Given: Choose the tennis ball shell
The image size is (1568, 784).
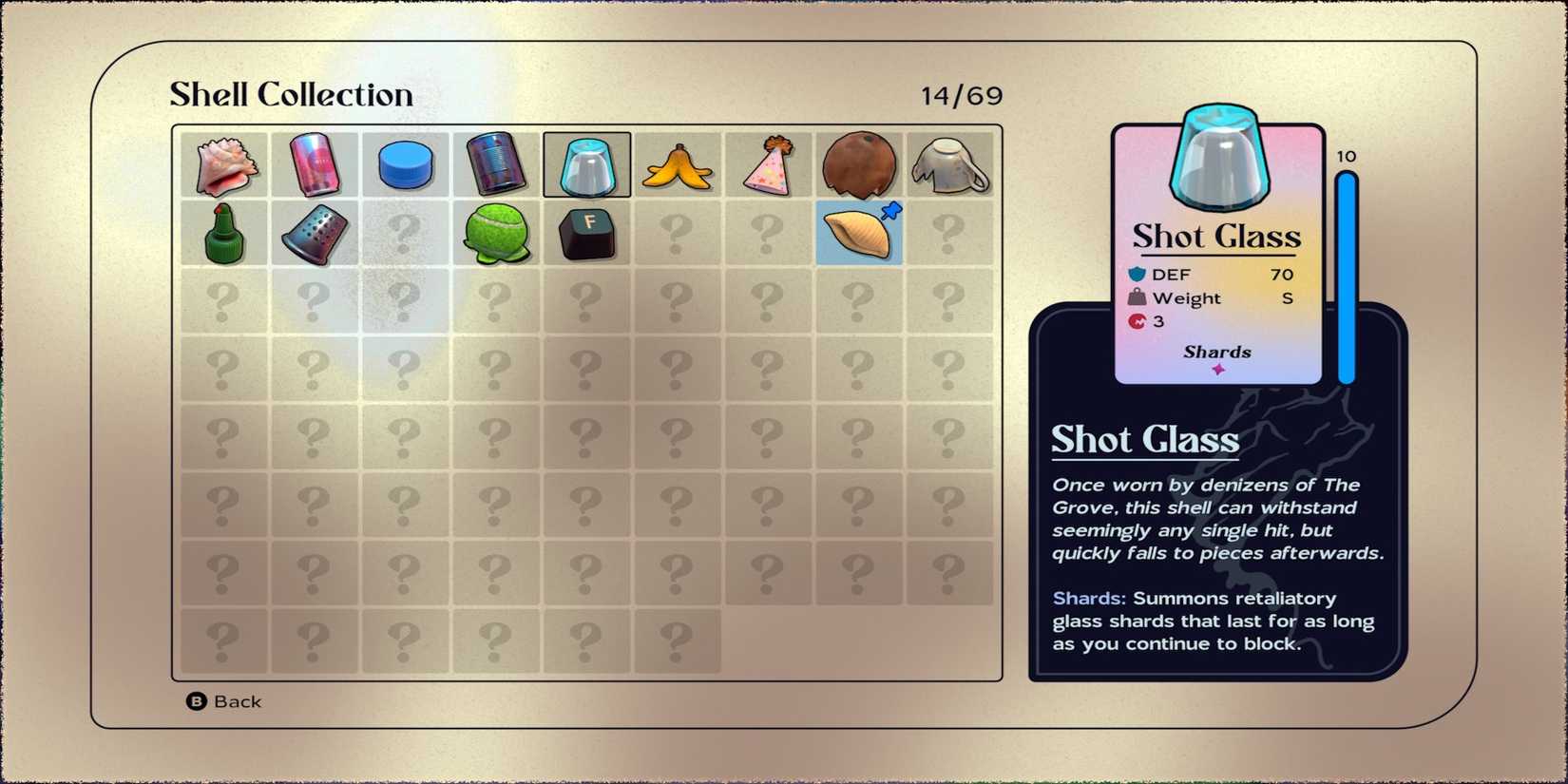Looking at the screenshot, I should (497, 233).
